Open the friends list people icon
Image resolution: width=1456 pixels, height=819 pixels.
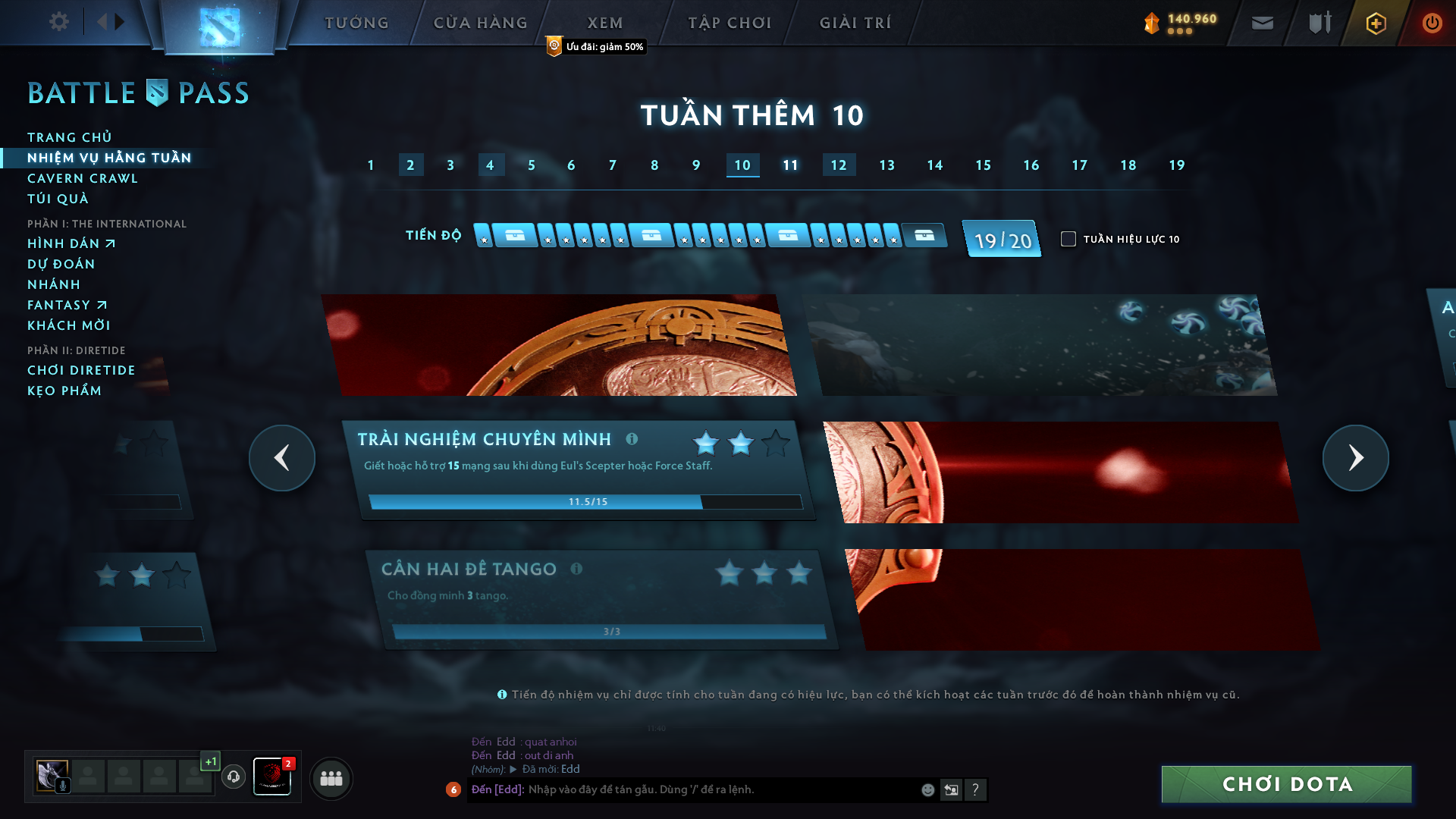tap(331, 777)
